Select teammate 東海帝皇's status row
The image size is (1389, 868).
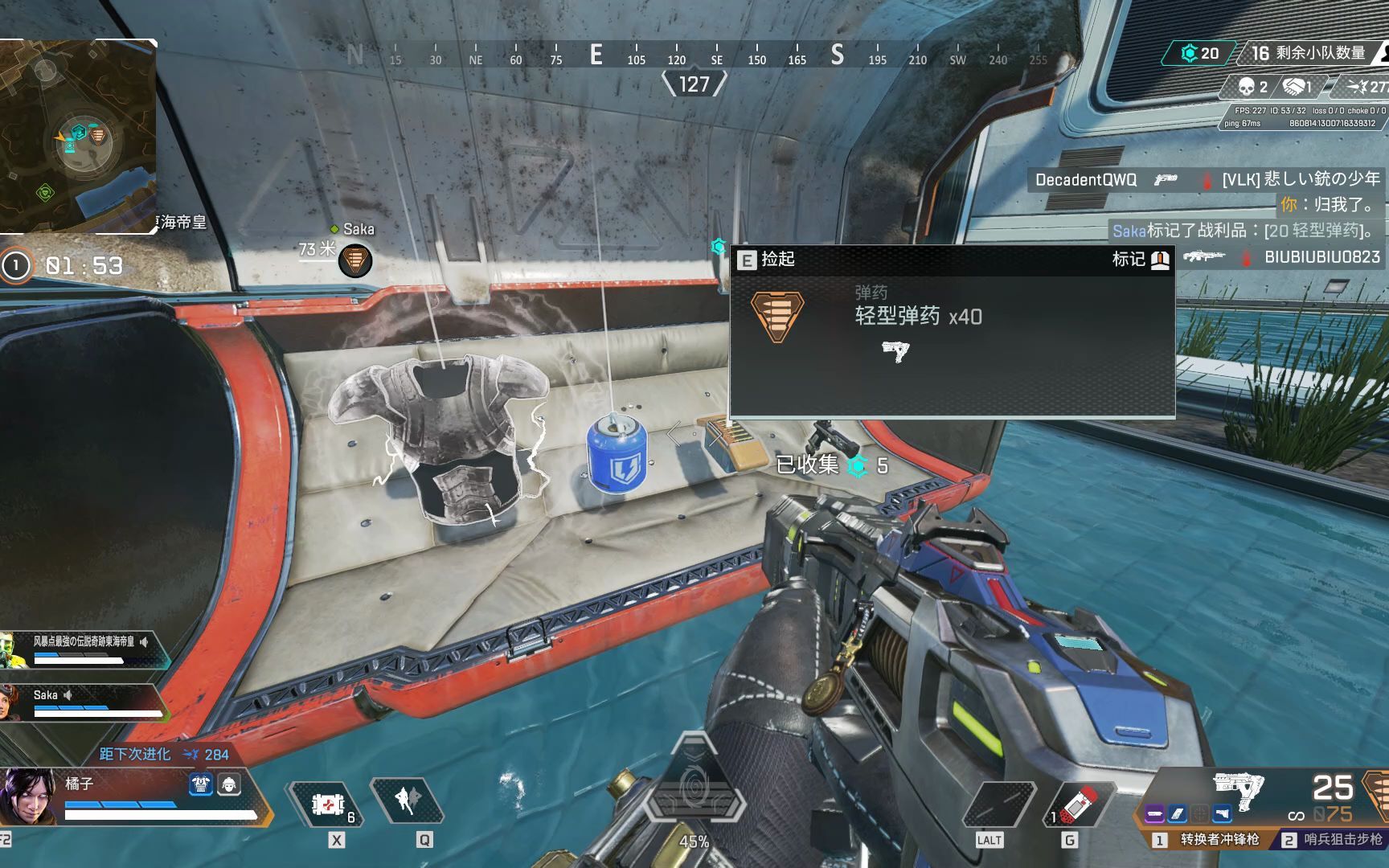coord(84,649)
